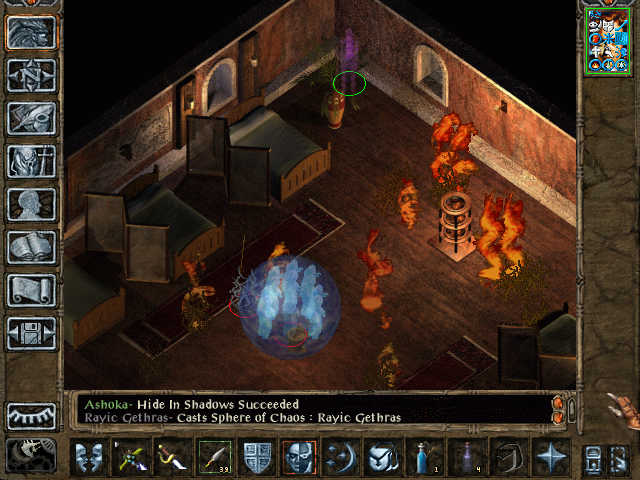The image size is (640, 480).
Task: Open special abilities with the star button
Action: tap(550, 457)
